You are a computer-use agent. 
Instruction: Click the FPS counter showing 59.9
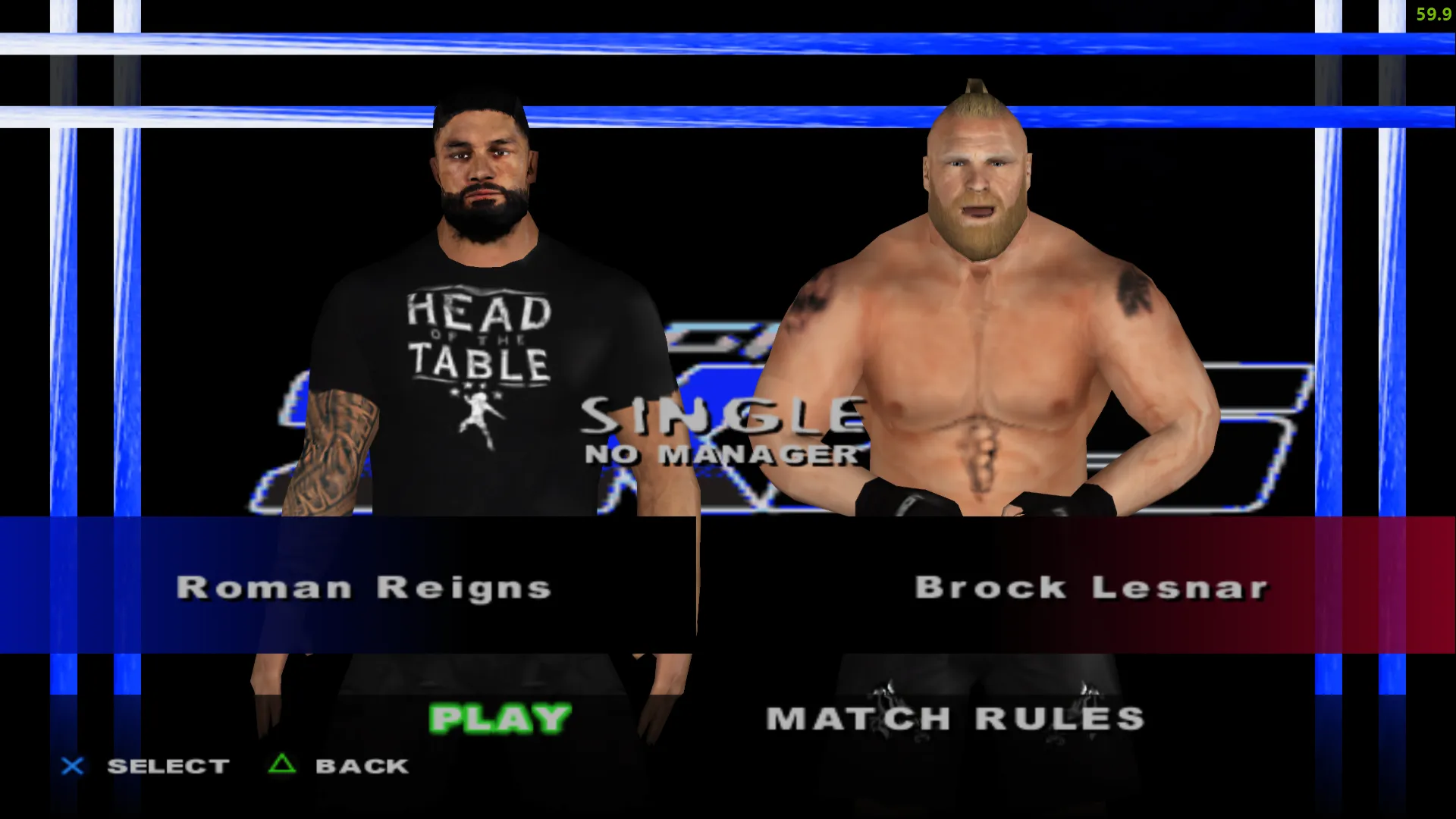click(1432, 14)
